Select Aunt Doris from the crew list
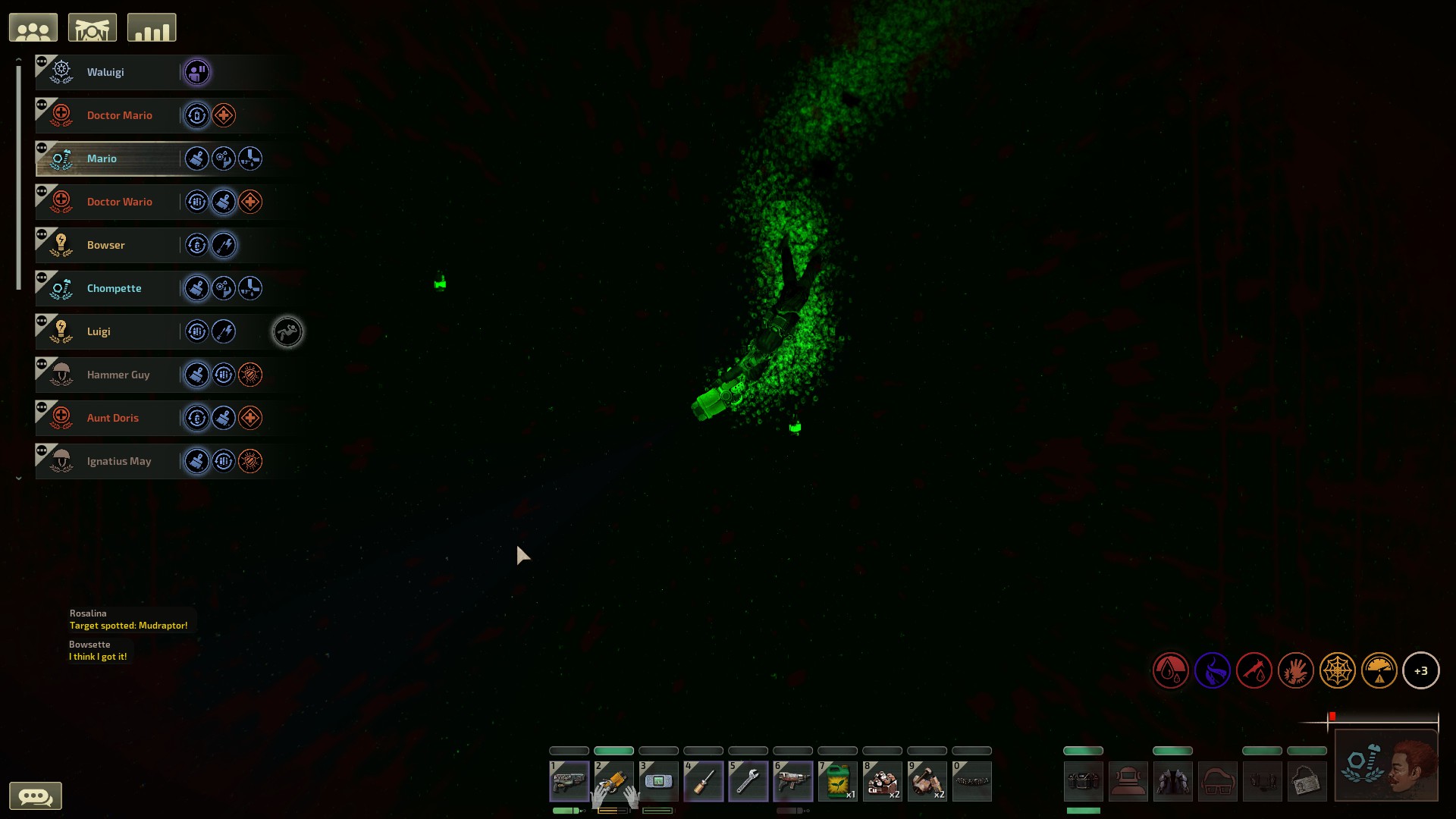 tap(113, 418)
